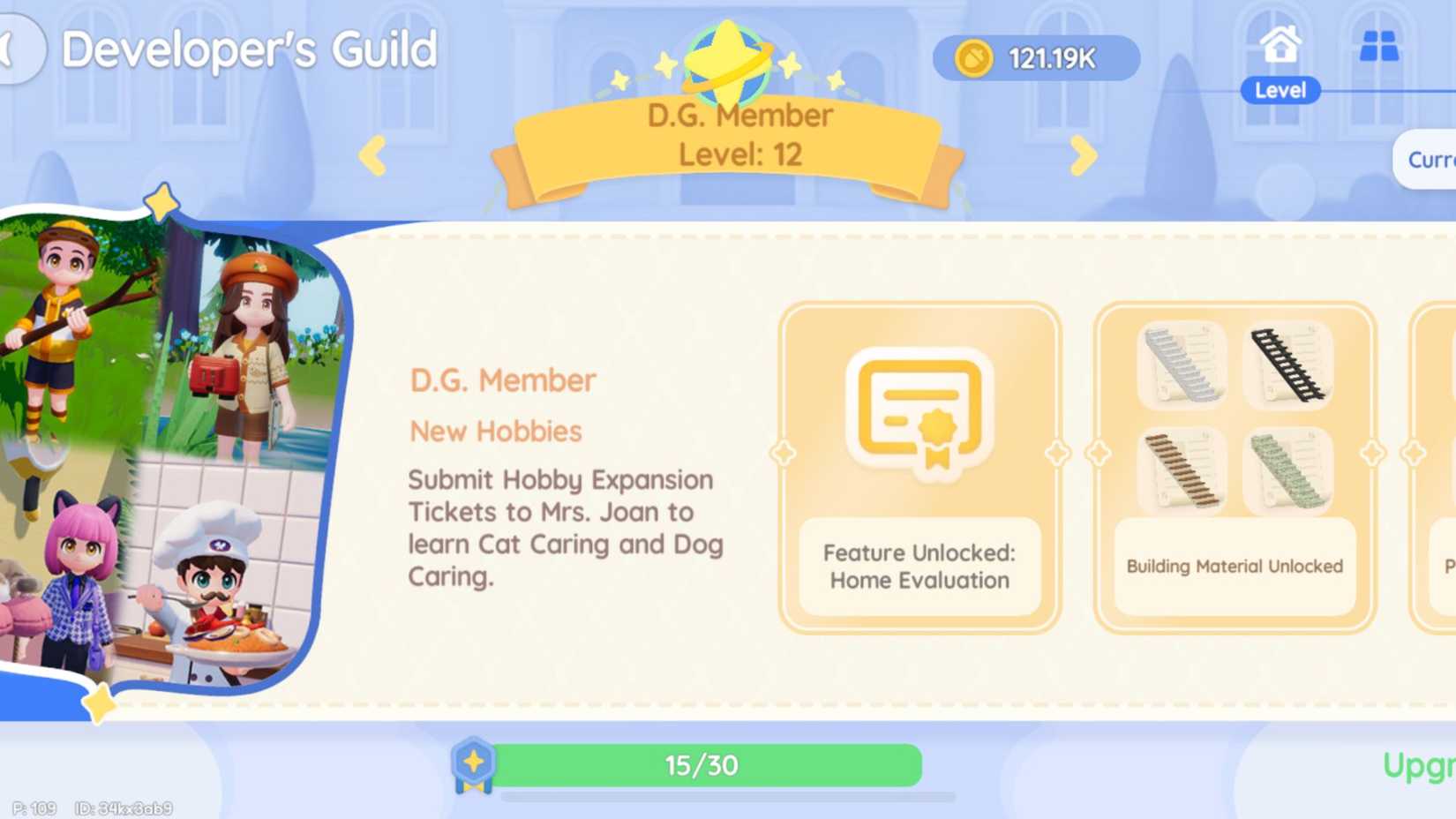Browse next level with right yellow arrow
1456x819 pixels.
coord(1081,155)
